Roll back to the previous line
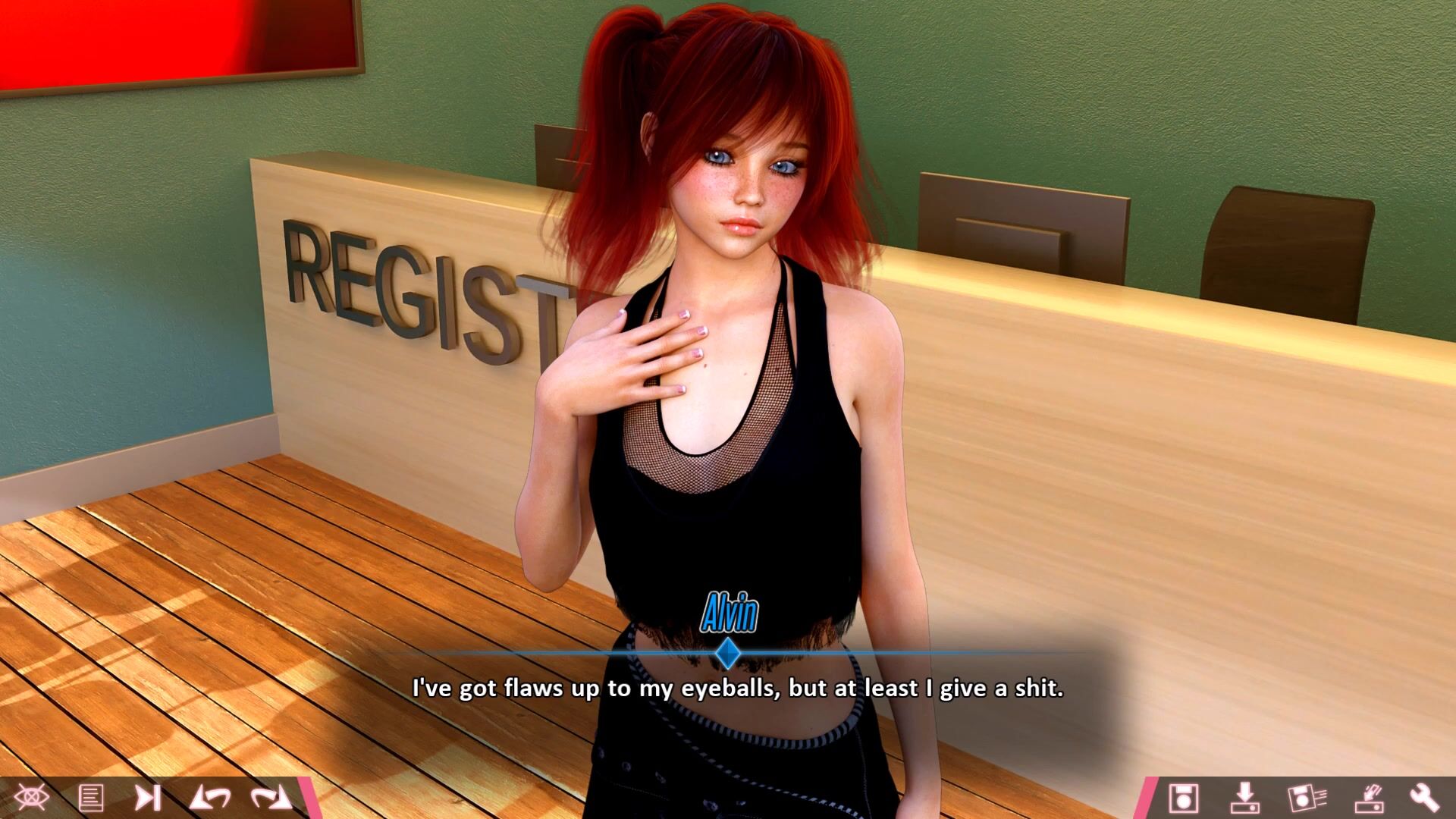This screenshot has height=819, width=1456. [209, 798]
